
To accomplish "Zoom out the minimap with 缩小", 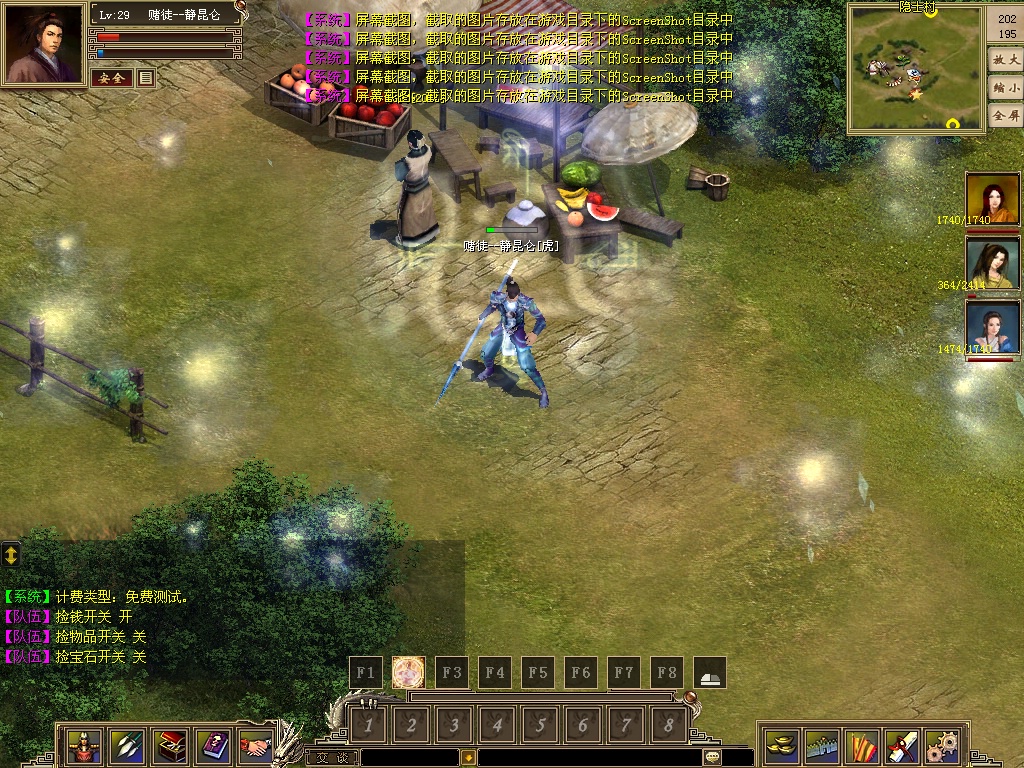I will coord(1004,88).
